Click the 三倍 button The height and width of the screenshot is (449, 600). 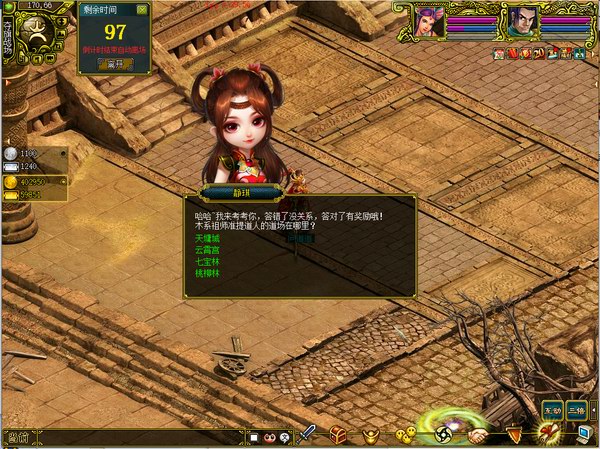[576, 409]
